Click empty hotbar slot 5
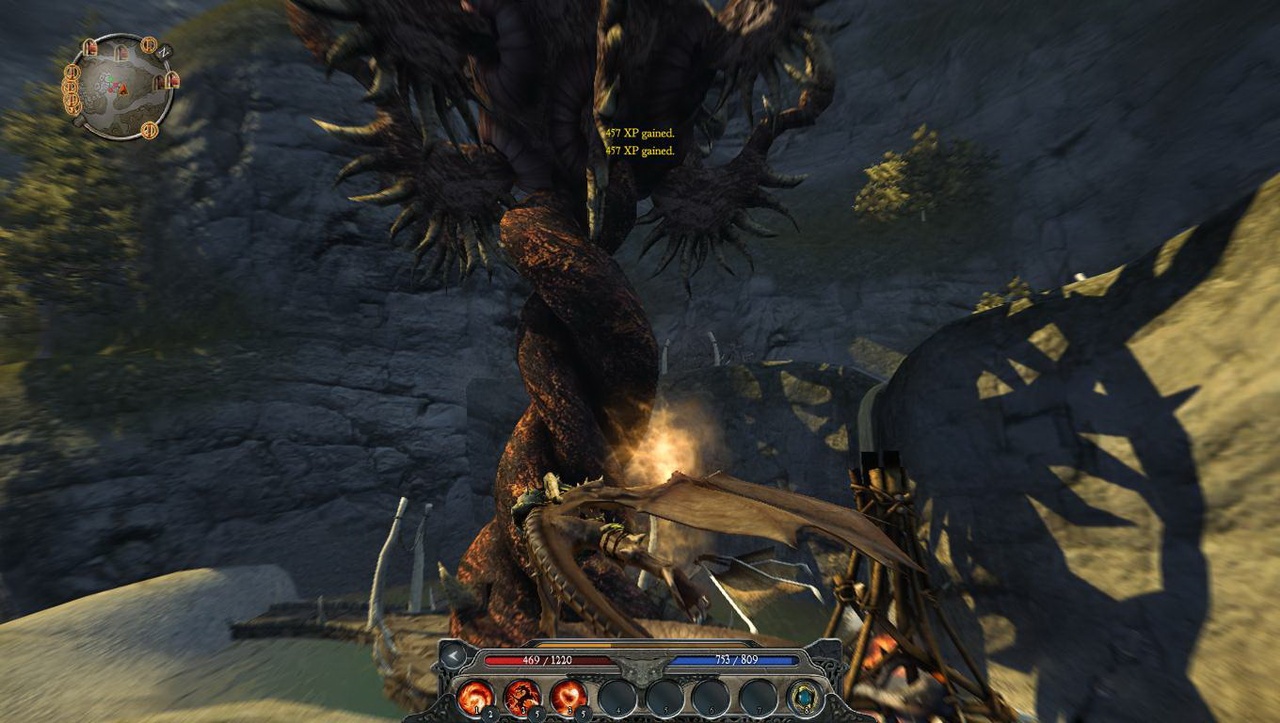 (x=664, y=698)
